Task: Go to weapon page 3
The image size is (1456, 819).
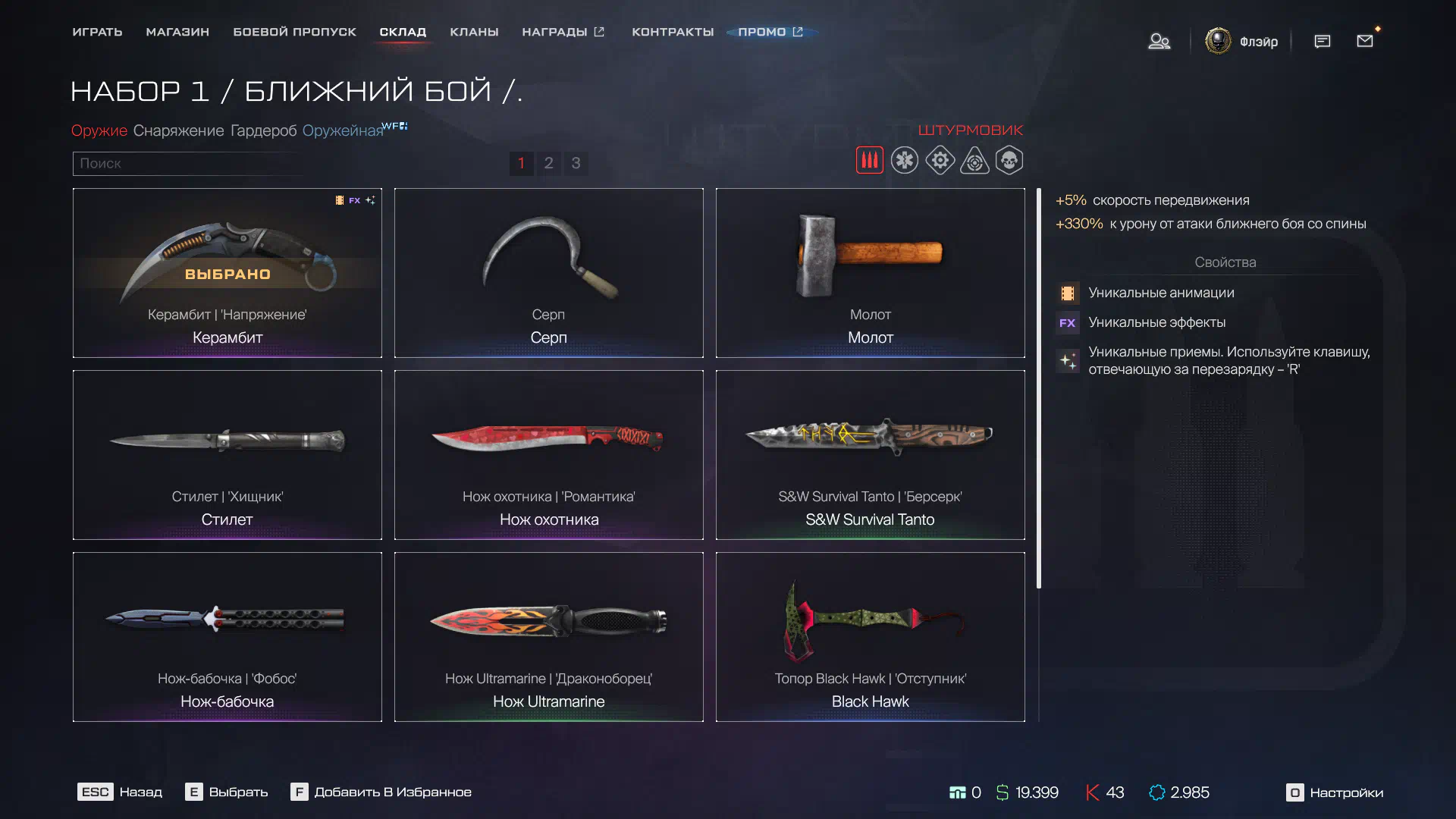Action: pyautogui.click(x=576, y=163)
